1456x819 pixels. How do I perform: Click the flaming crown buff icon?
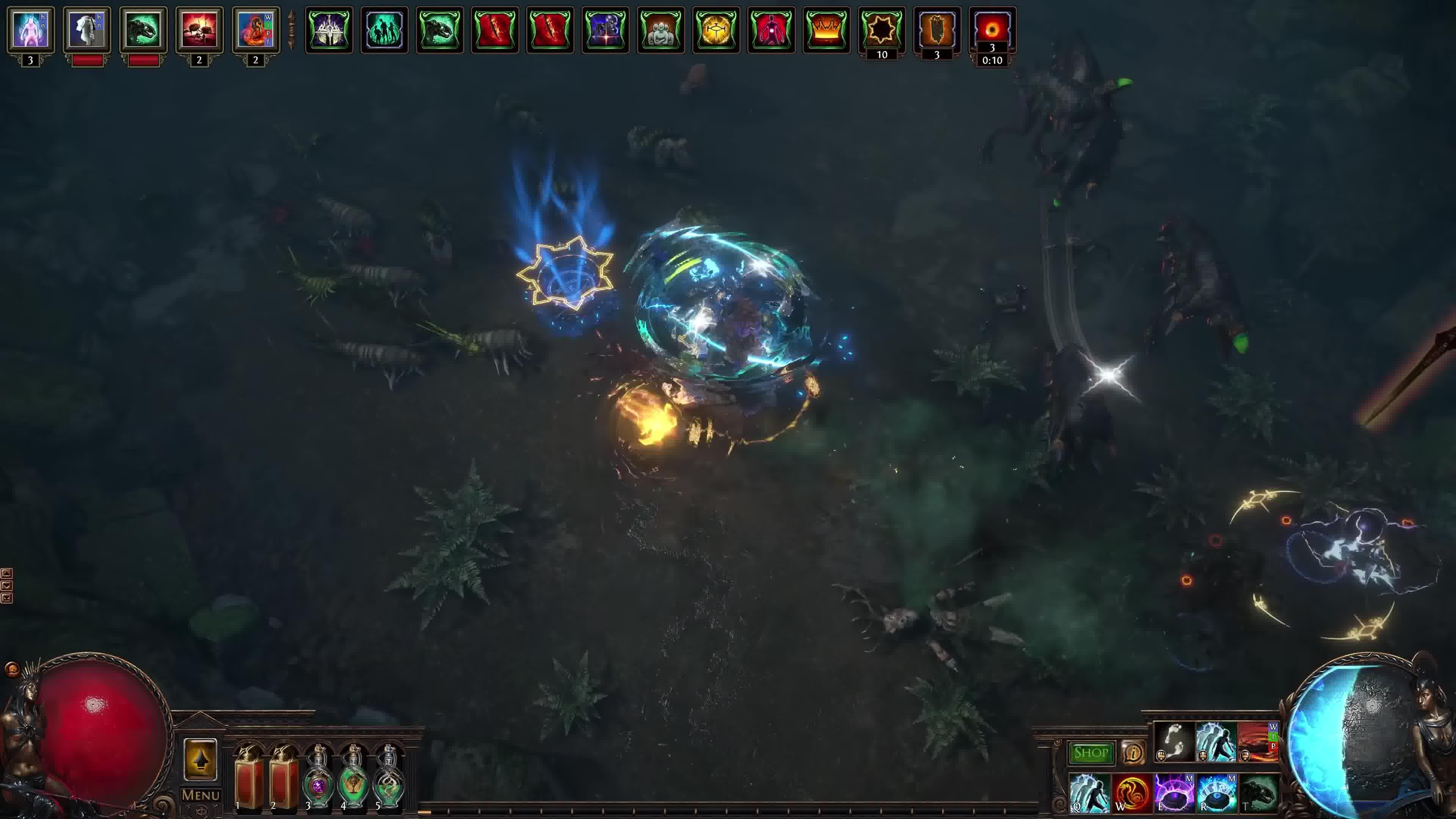826,30
